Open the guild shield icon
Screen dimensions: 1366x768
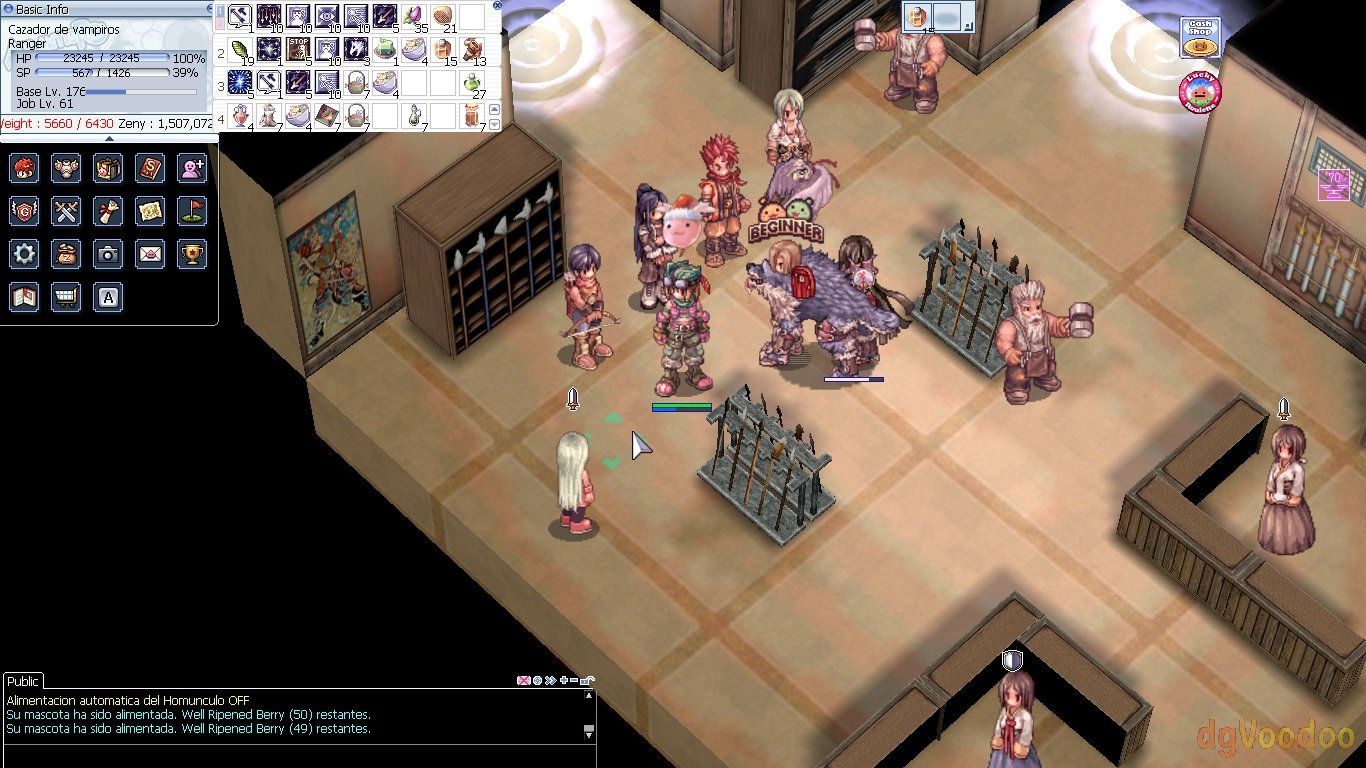pyautogui.click(x=24, y=211)
